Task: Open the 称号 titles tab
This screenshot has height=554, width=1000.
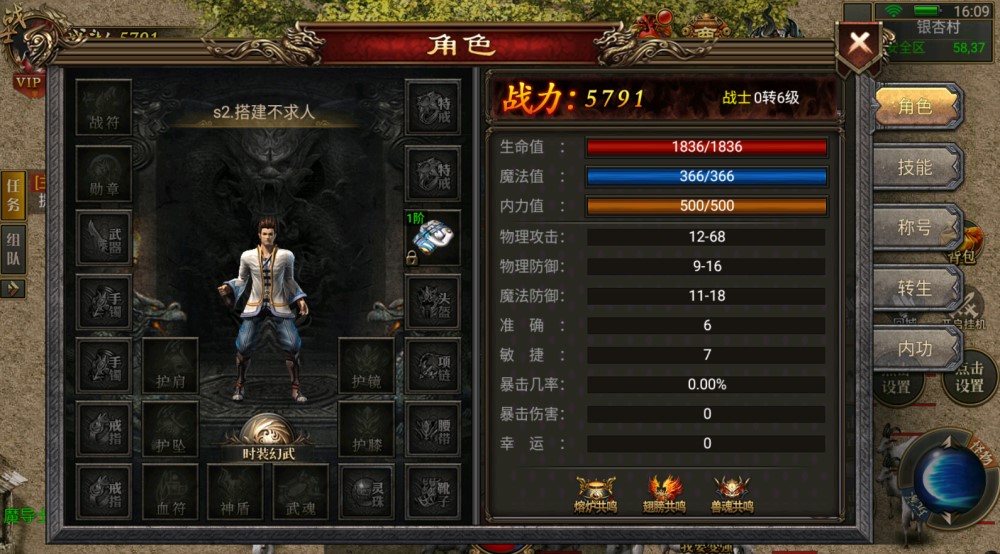Action: coord(914,228)
